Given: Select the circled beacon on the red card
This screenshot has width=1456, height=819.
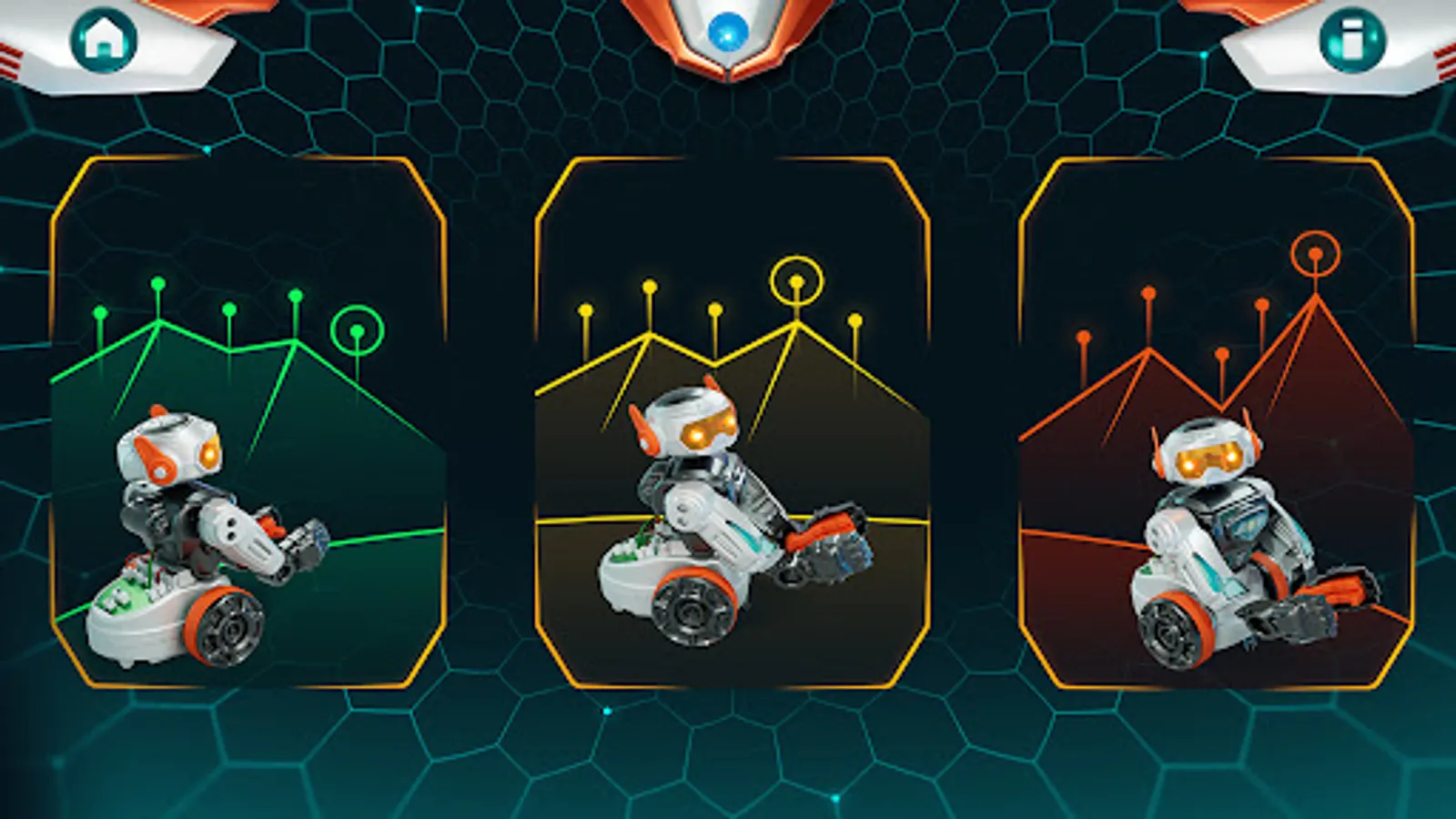Looking at the screenshot, I should coord(1314,255).
